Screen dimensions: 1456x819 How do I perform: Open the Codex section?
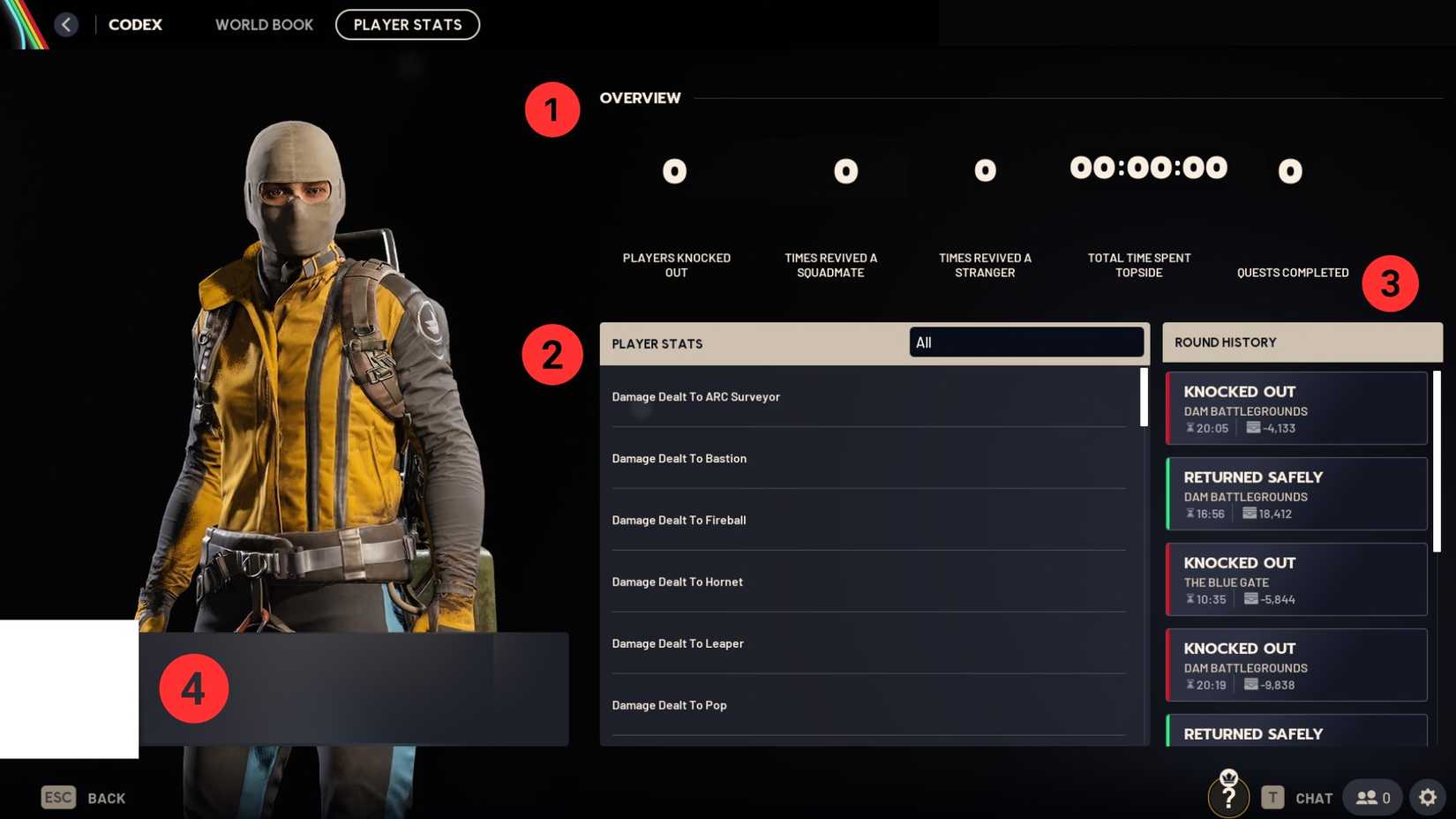[x=134, y=25]
